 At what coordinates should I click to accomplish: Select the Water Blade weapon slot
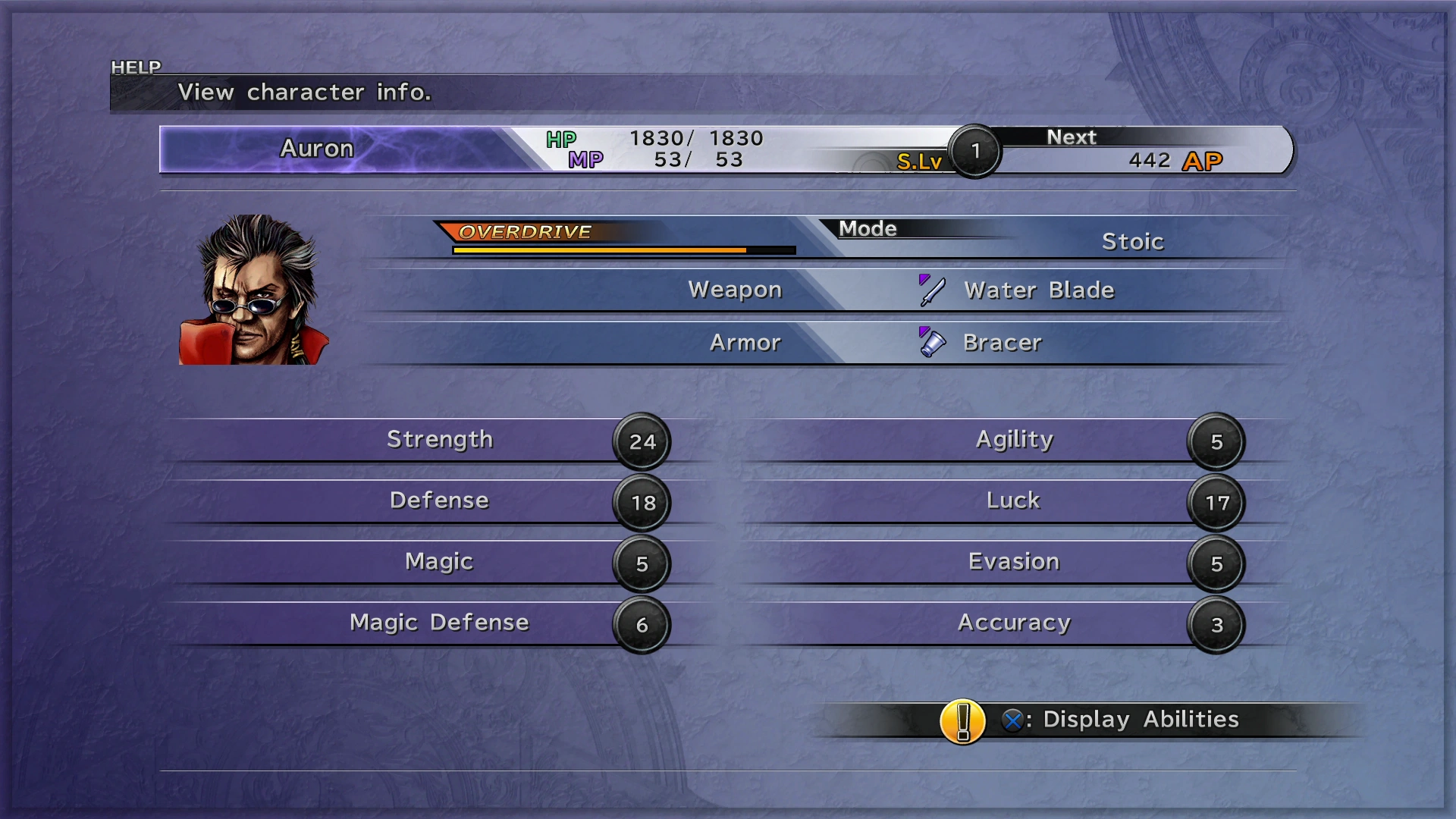1037,290
